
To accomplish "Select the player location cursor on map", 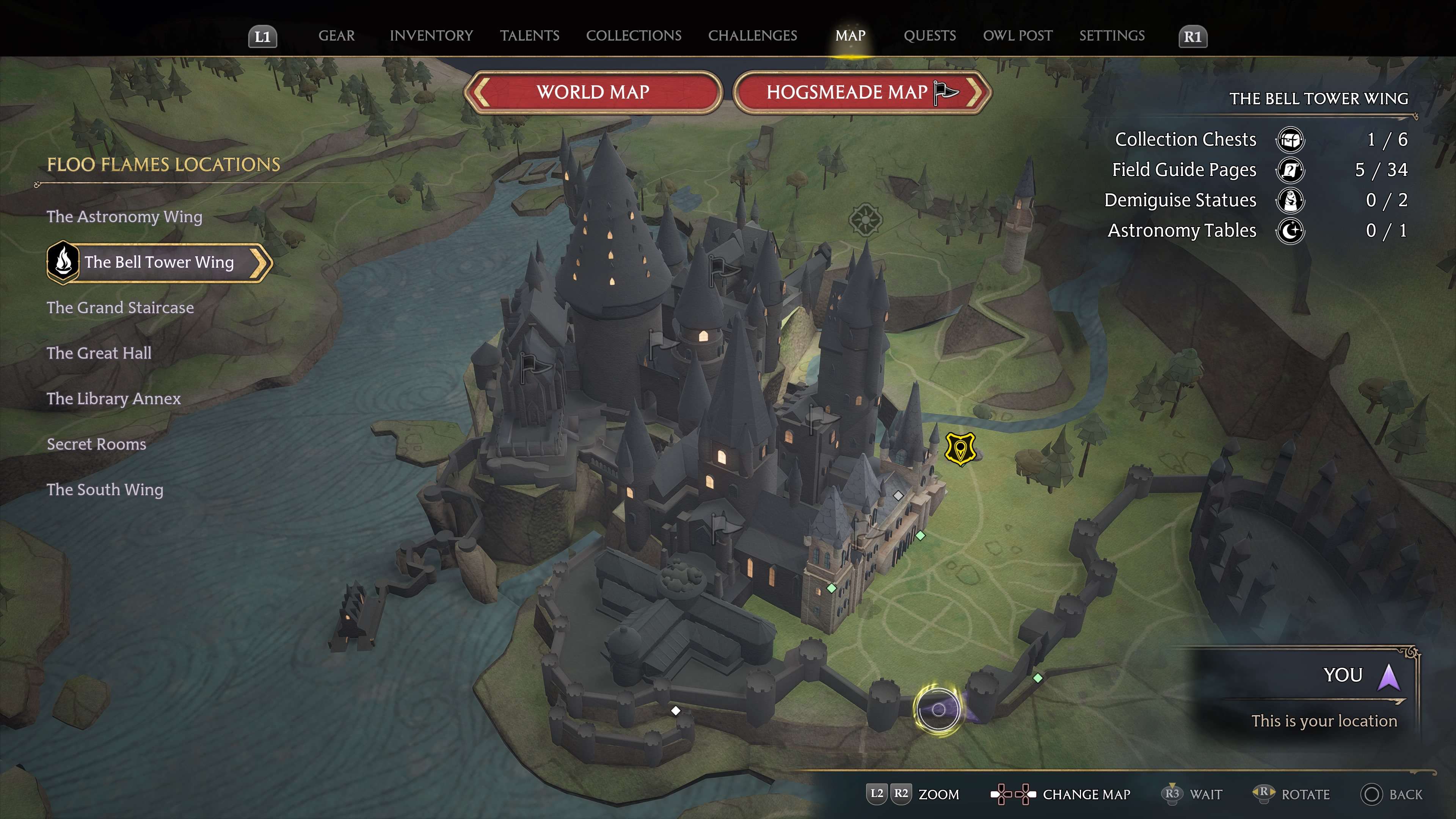I will tap(938, 709).
